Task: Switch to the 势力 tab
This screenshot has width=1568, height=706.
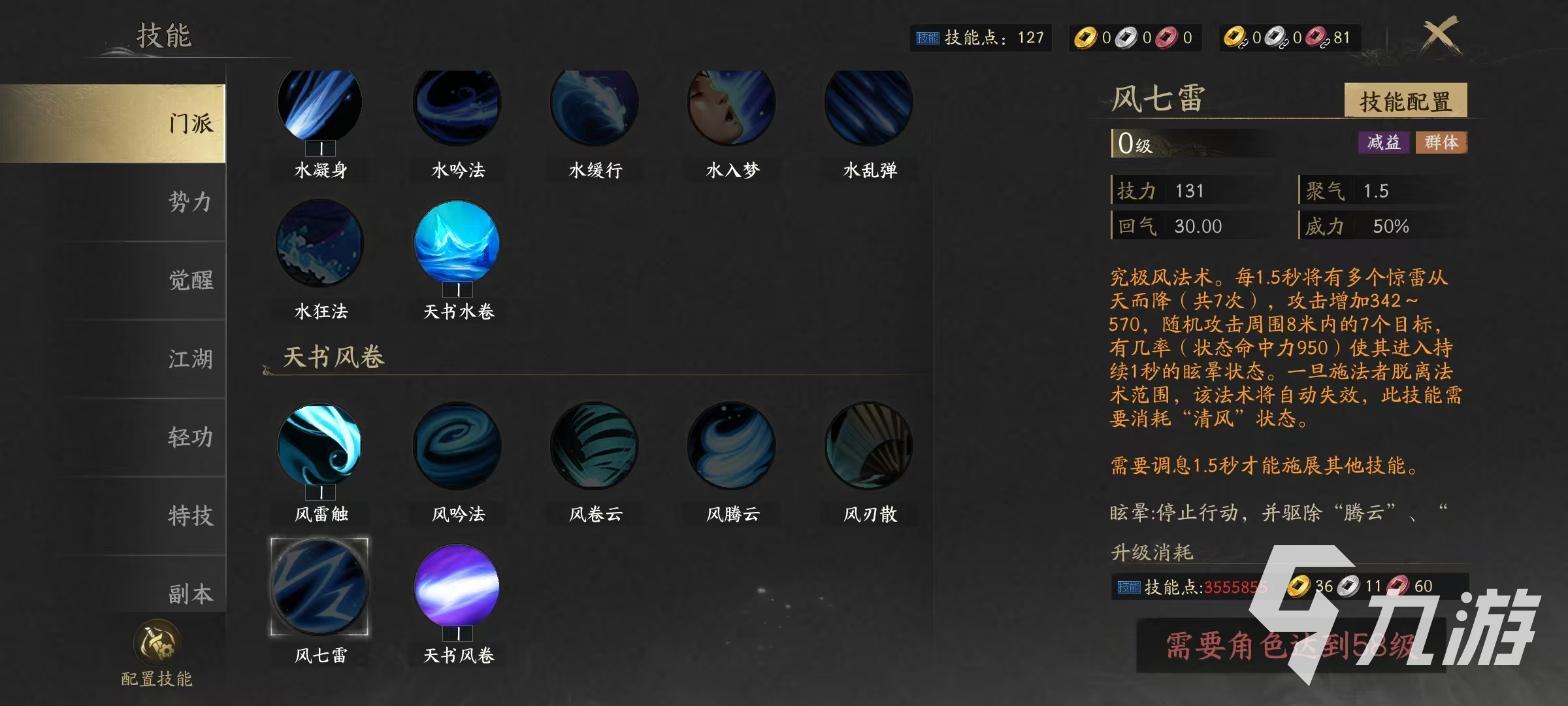Action: [x=189, y=203]
